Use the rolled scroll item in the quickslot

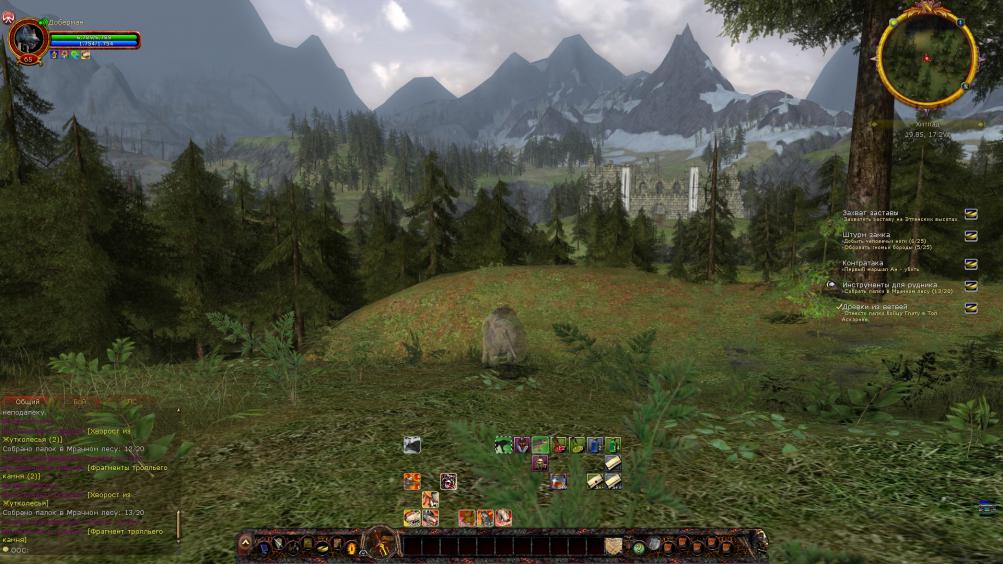(x=612, y=463)
